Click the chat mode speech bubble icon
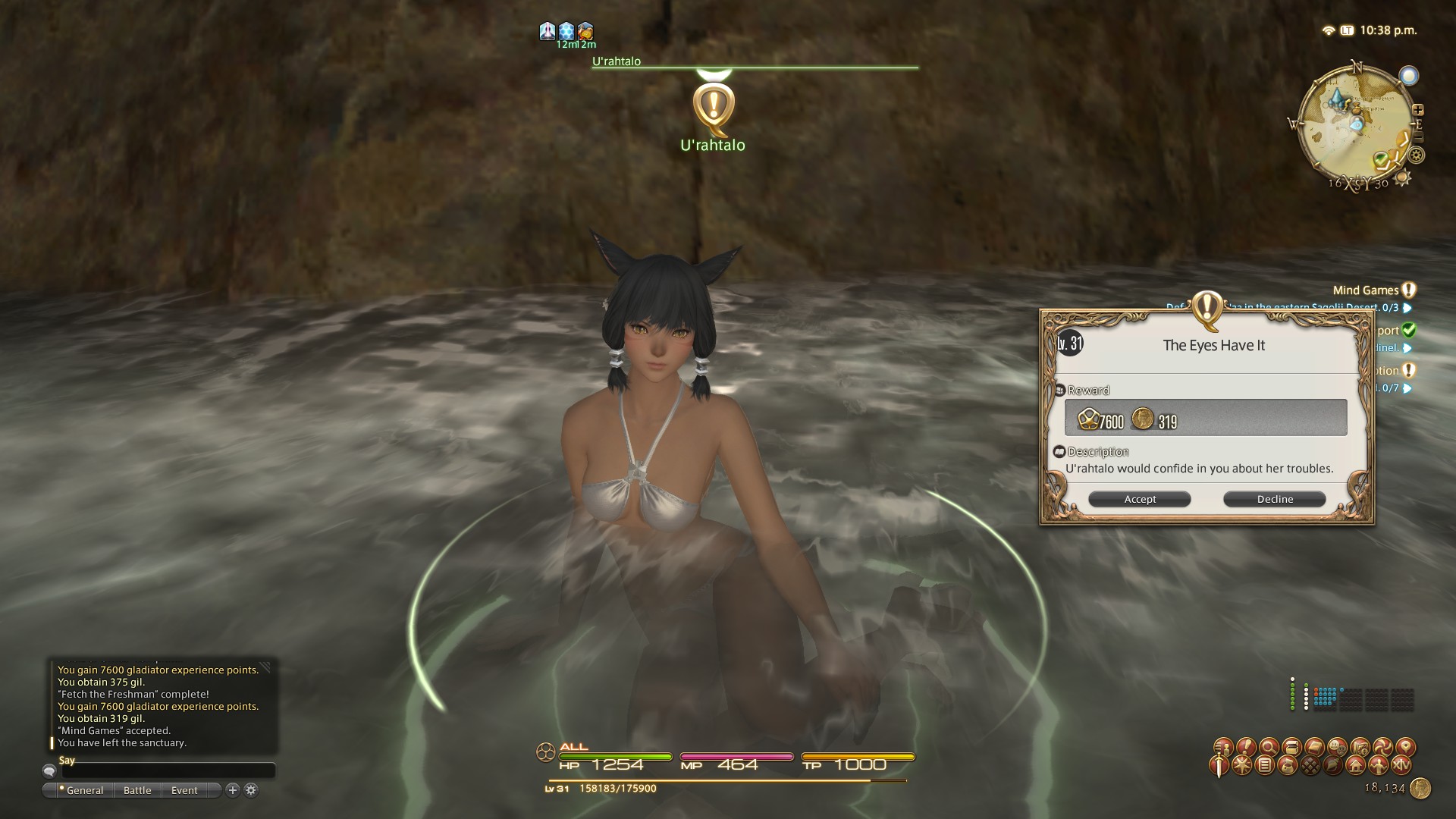This screenshot has width=1456, height=819. [50, 771]
